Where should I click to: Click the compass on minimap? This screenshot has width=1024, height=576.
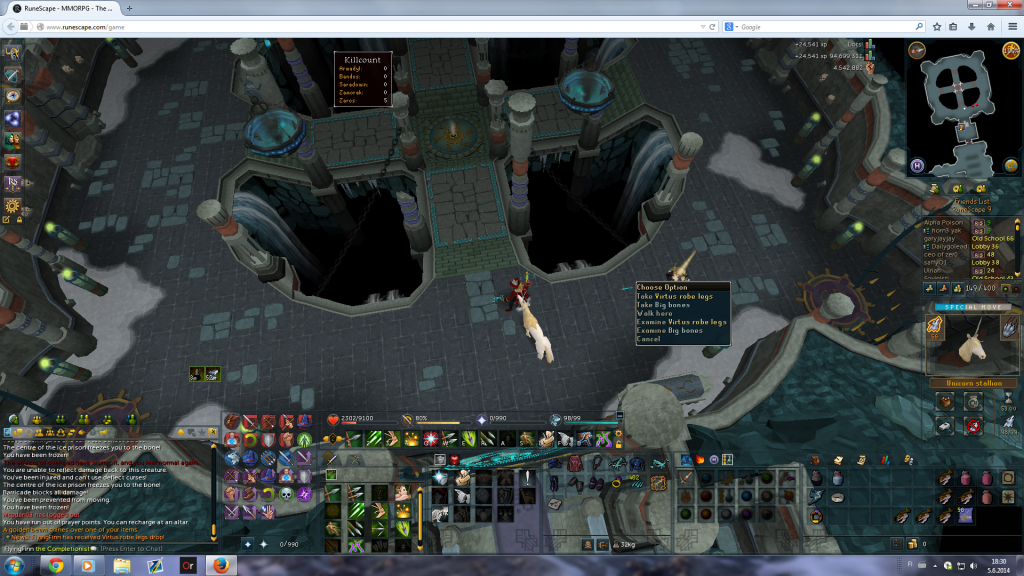point(916,50)
